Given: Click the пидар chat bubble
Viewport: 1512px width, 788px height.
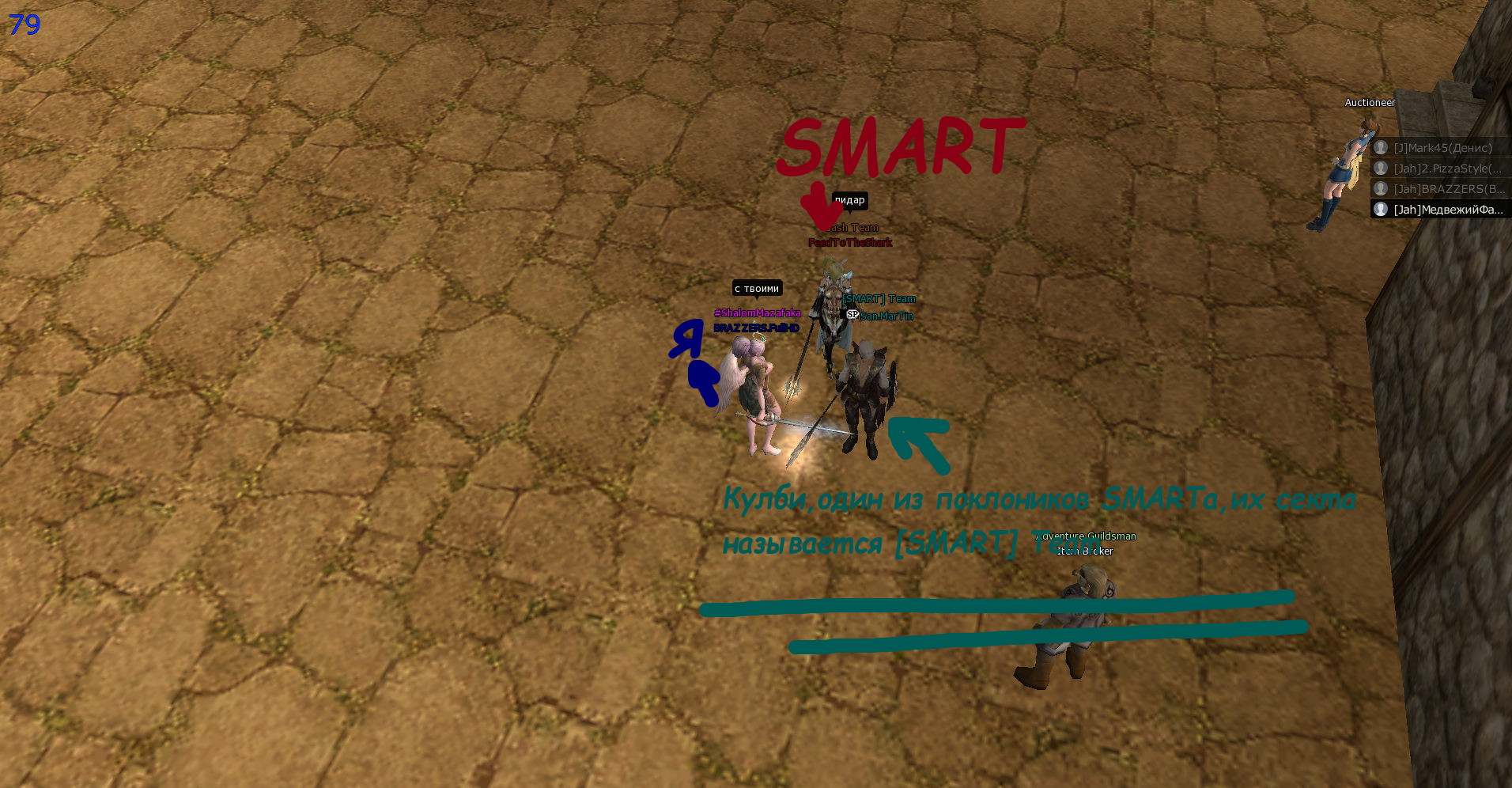Looking at the screenshot, I should [849, 200].
